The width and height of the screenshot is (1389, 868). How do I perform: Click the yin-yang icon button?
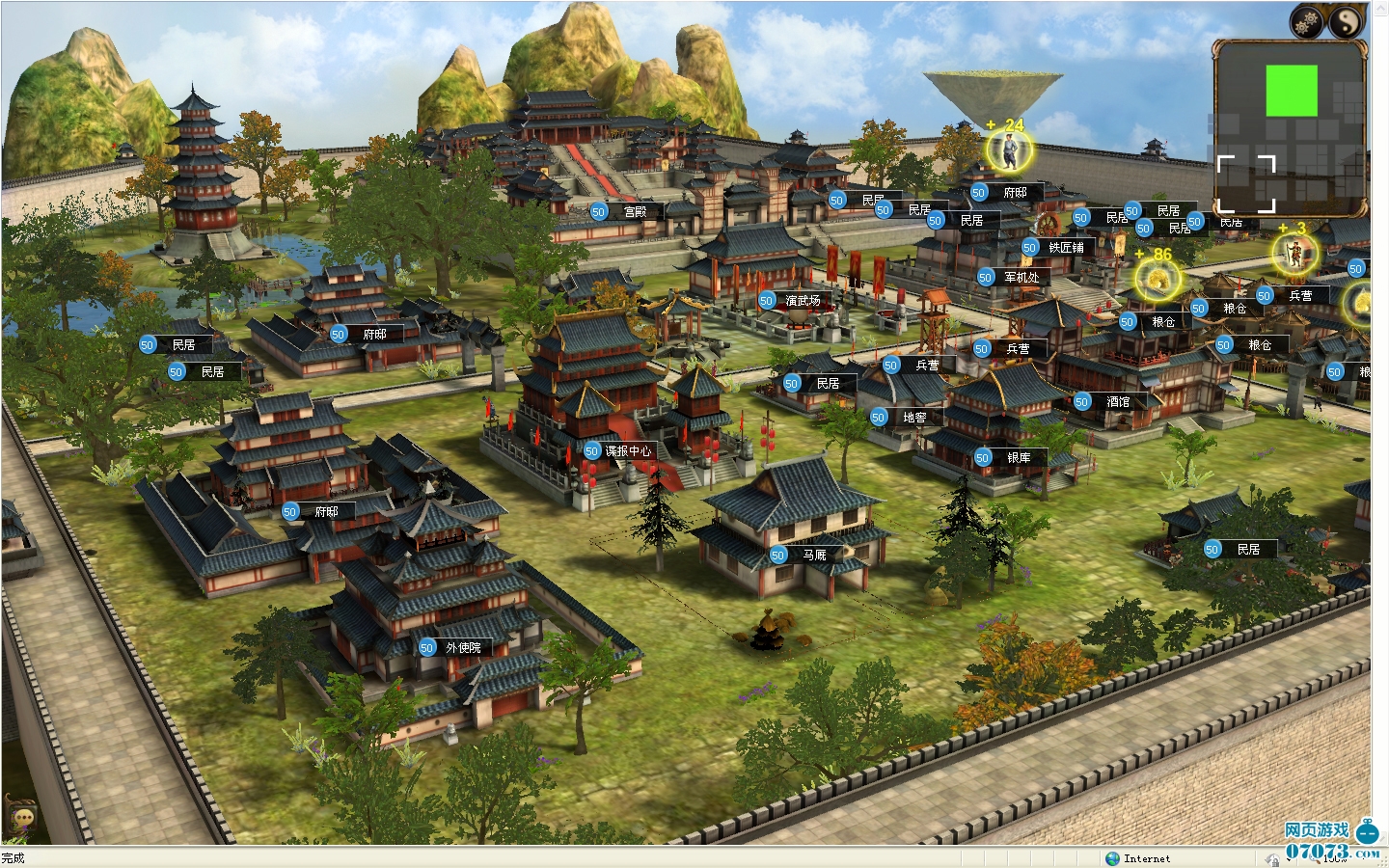[1348, 21]
